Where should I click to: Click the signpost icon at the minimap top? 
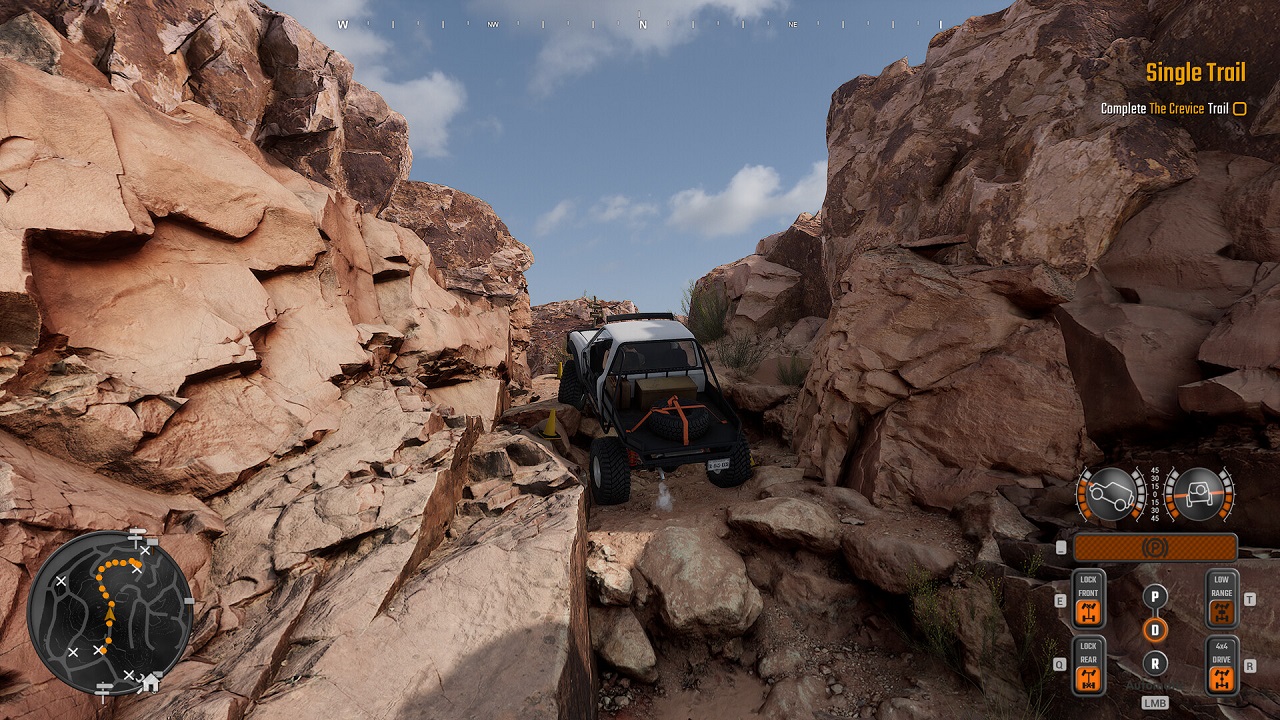click(x=136, y=536)
